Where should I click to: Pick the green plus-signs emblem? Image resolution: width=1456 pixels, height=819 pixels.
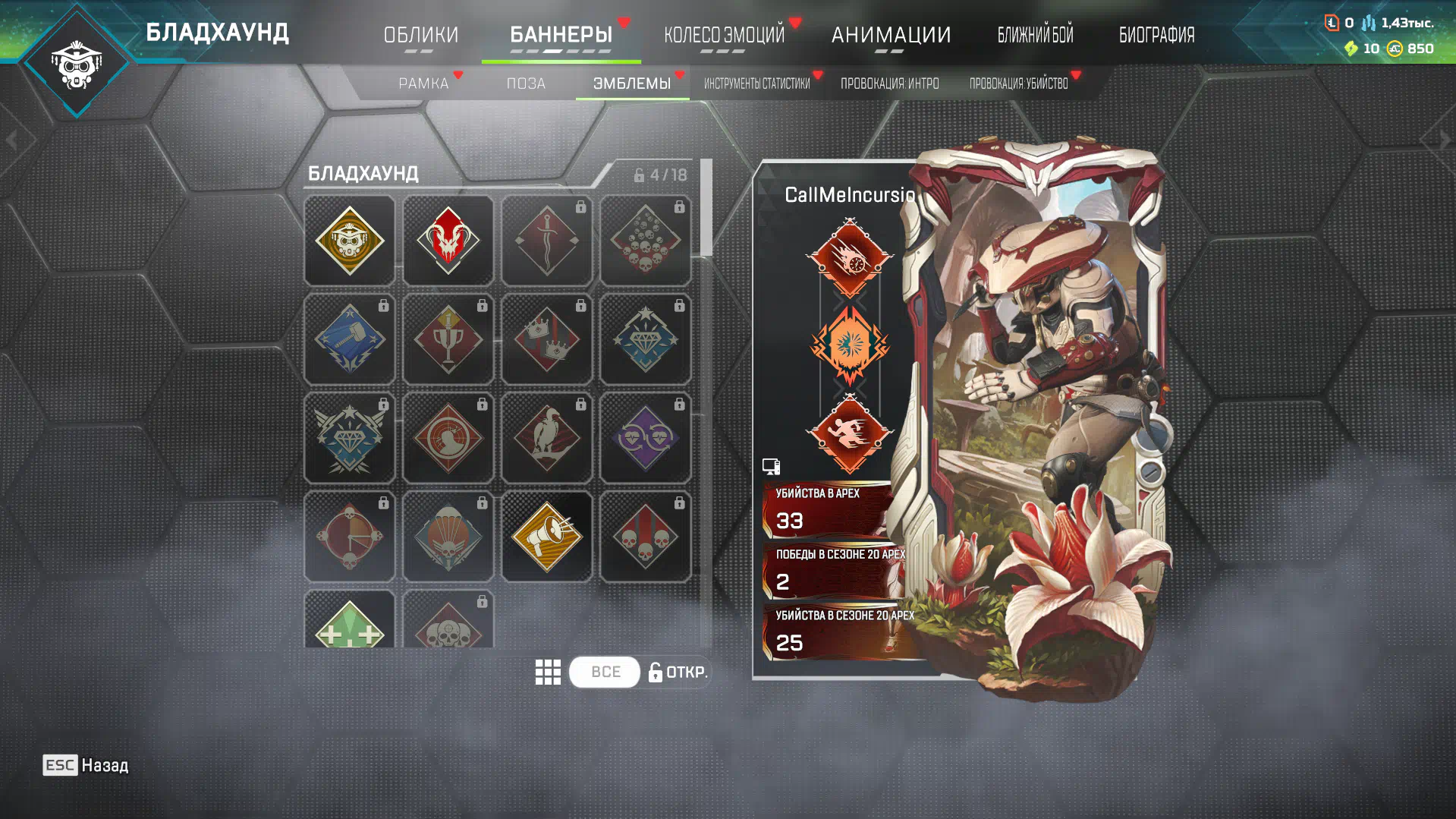(349, 622)
